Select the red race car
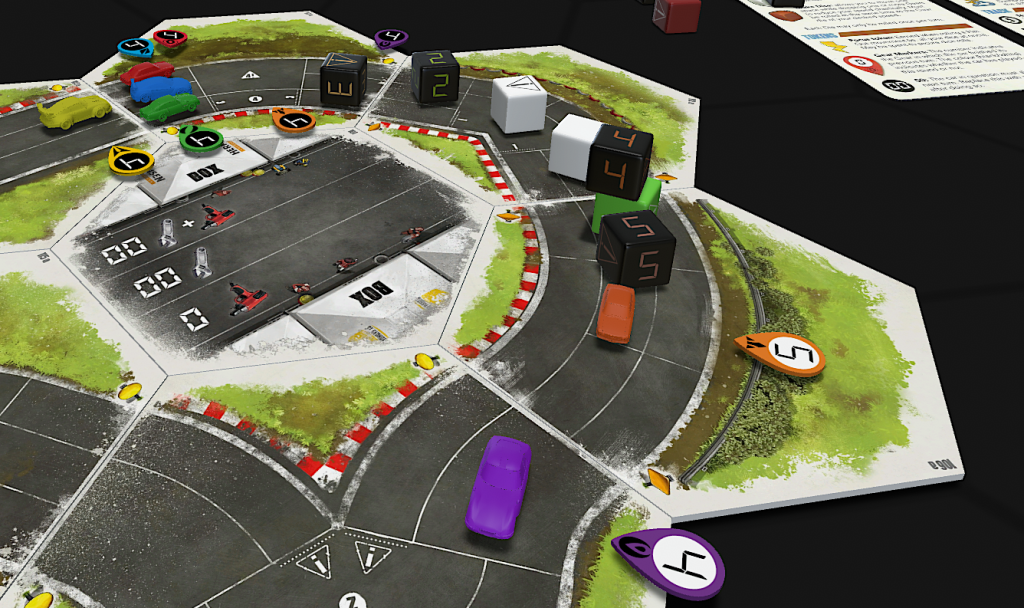 pyautogui.click(x=146, y=72)
